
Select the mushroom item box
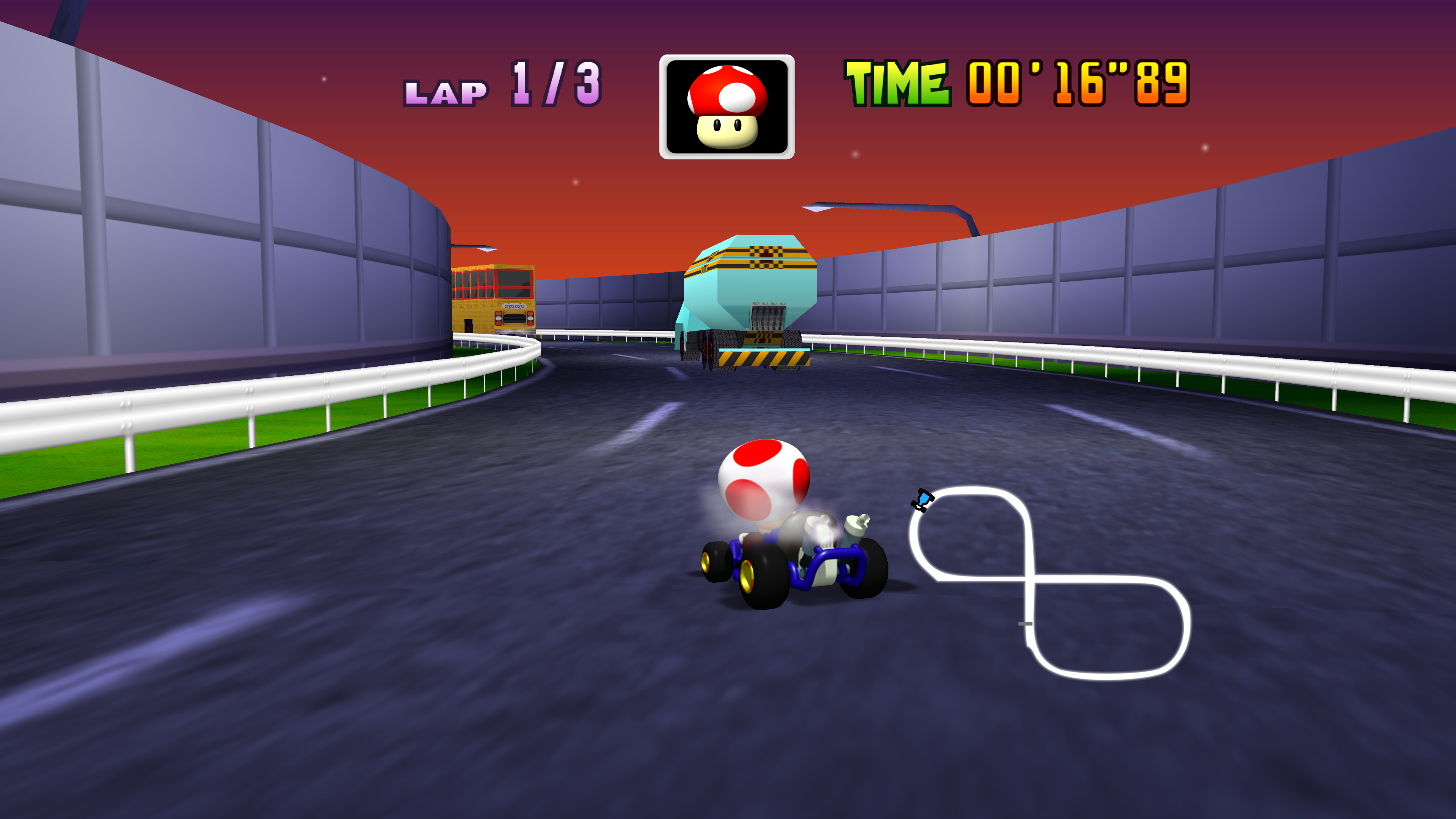[x=727, y=107]
